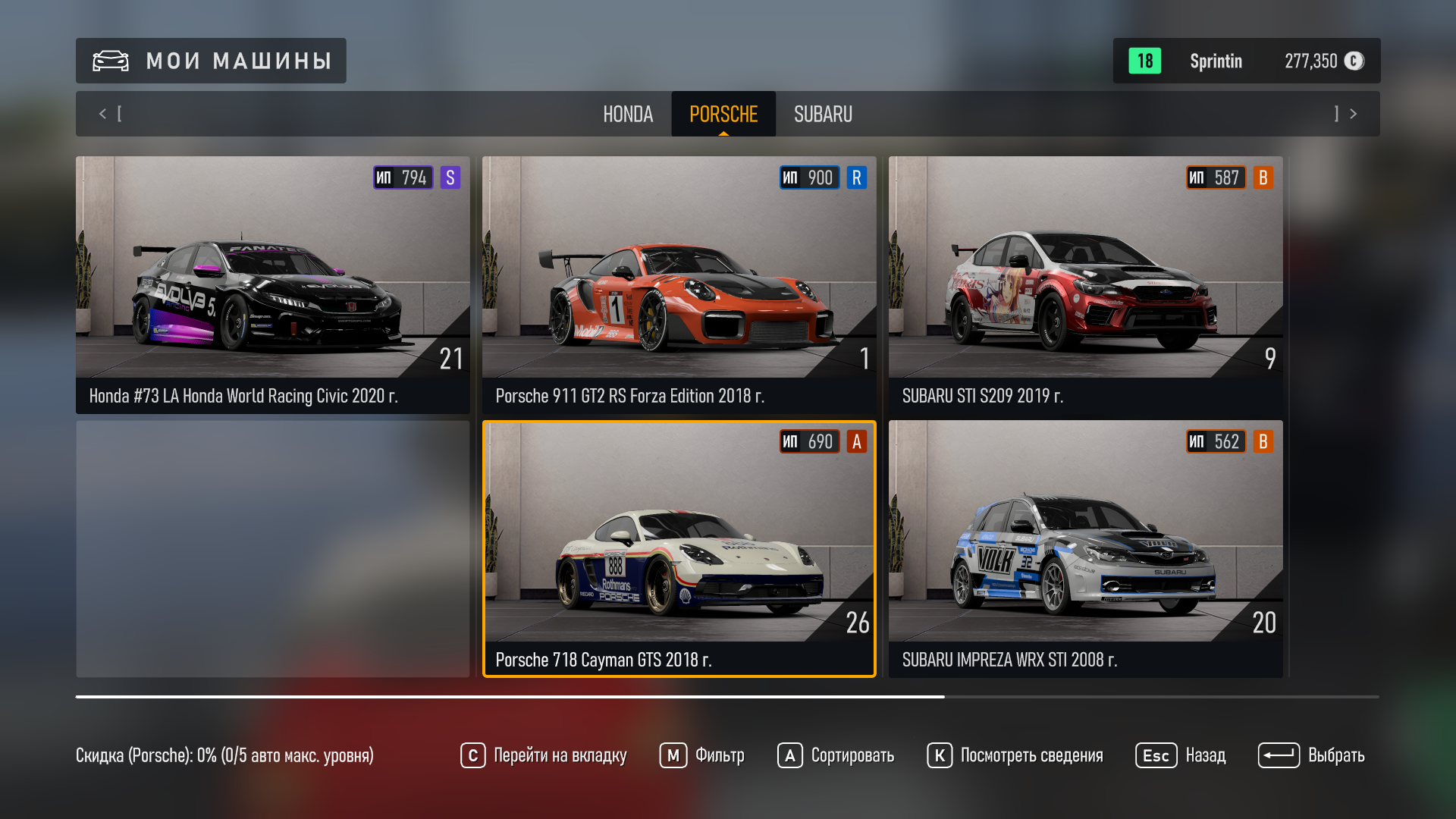The image size is (1456, 819).
Task: Select the PORSCHE manufacturer tab
Action: click(723, 114)
